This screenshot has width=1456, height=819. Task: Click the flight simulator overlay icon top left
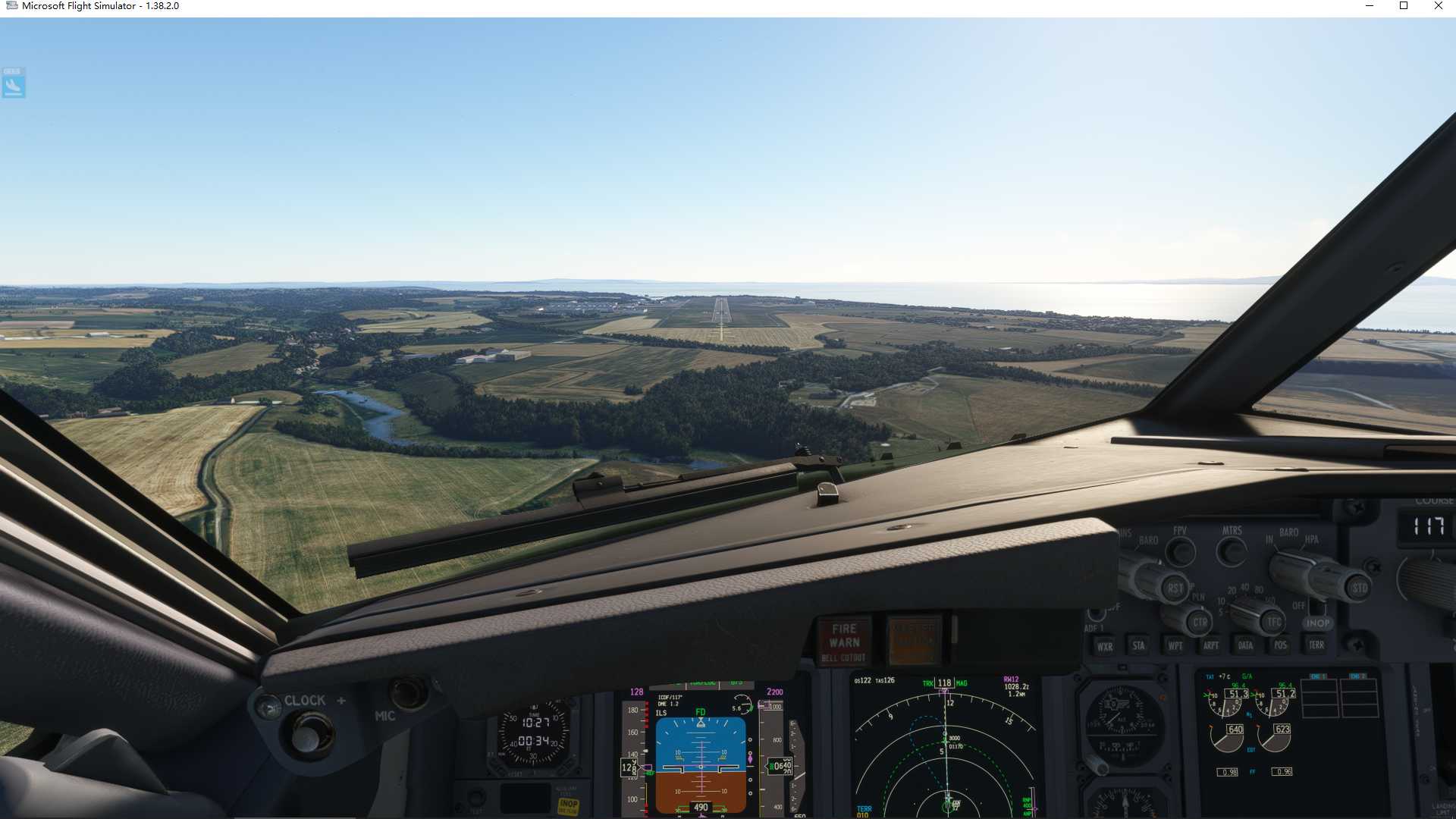[12, 83]
